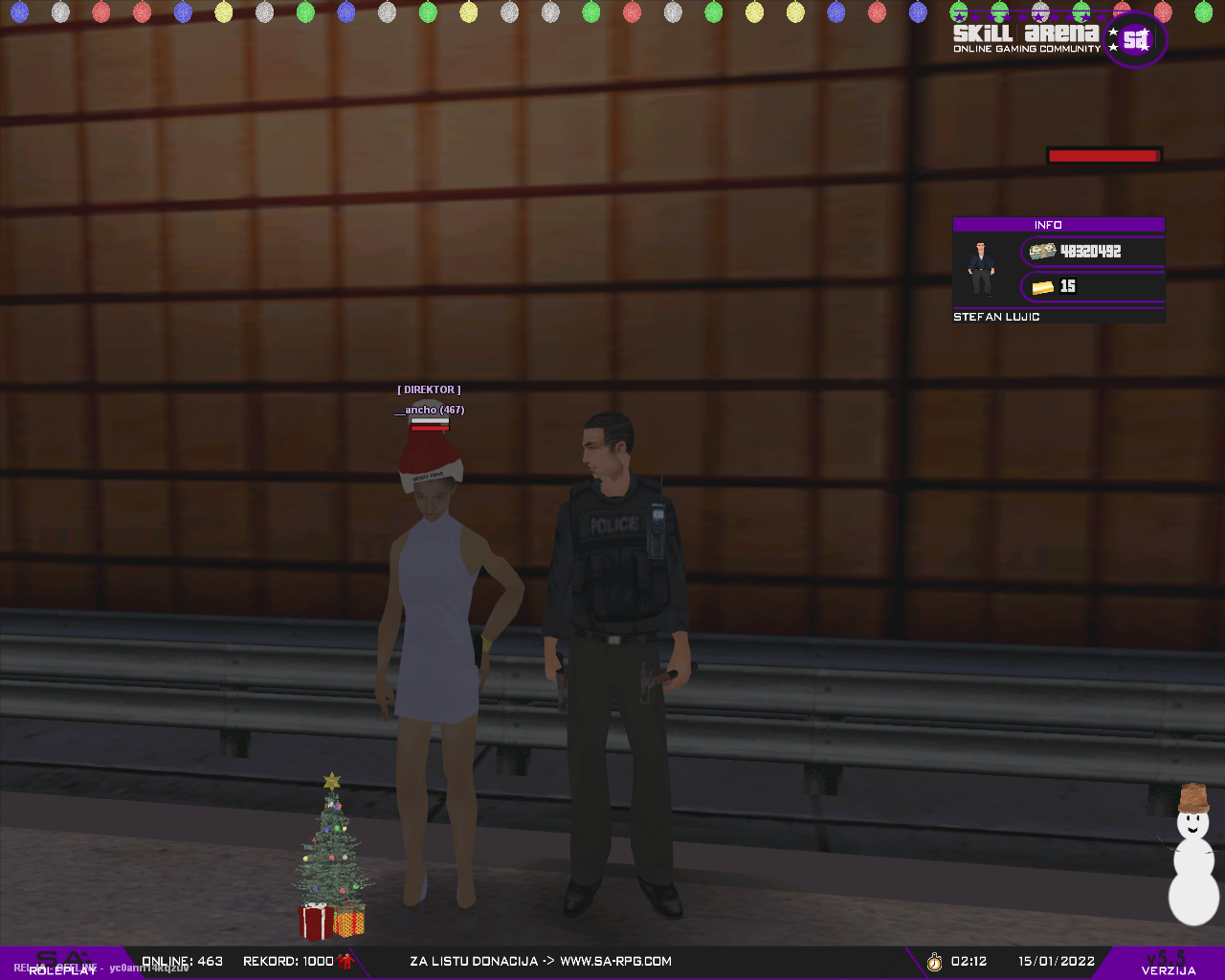Click the cash stack money icon
The image size is (1225, 980).
1042,251
